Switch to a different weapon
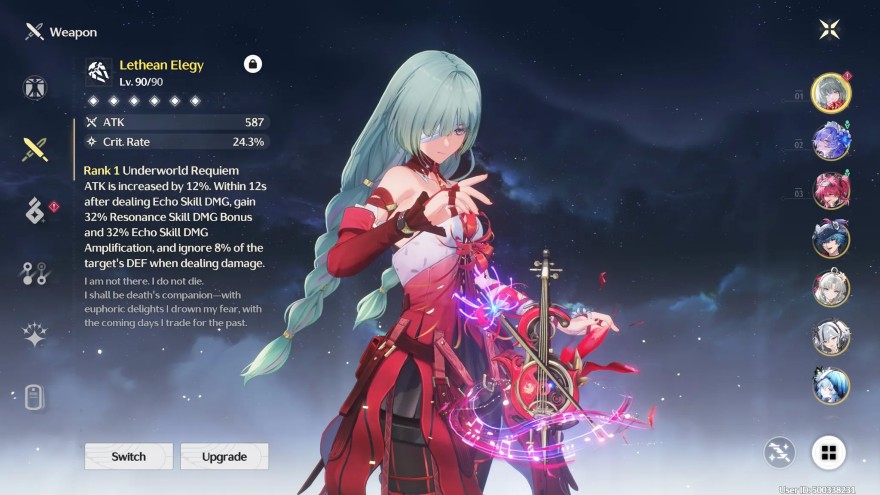Screen dimensions: 880x495 coord(128,456)
